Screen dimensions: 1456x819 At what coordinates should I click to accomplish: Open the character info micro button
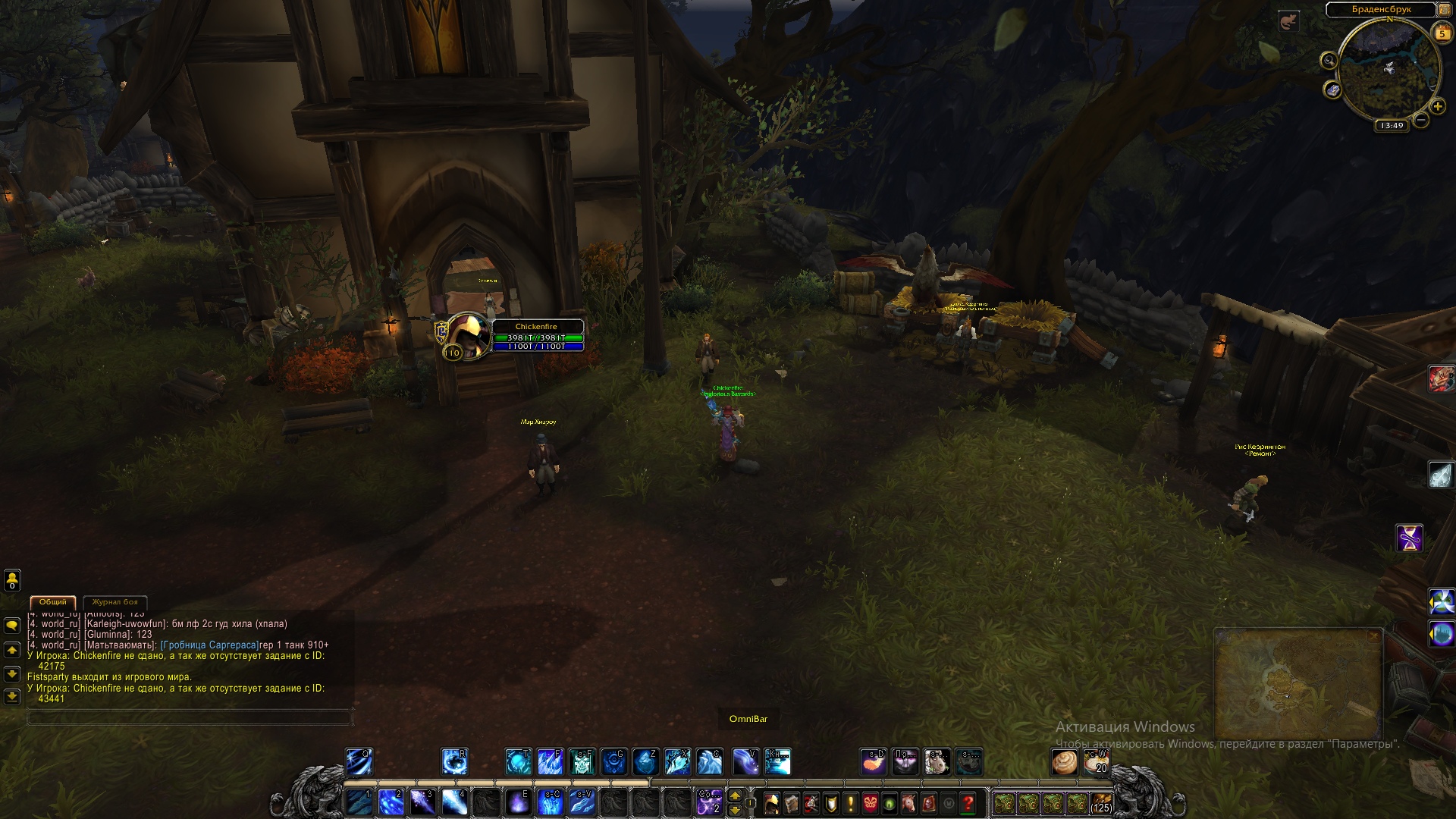pos(772,802)
